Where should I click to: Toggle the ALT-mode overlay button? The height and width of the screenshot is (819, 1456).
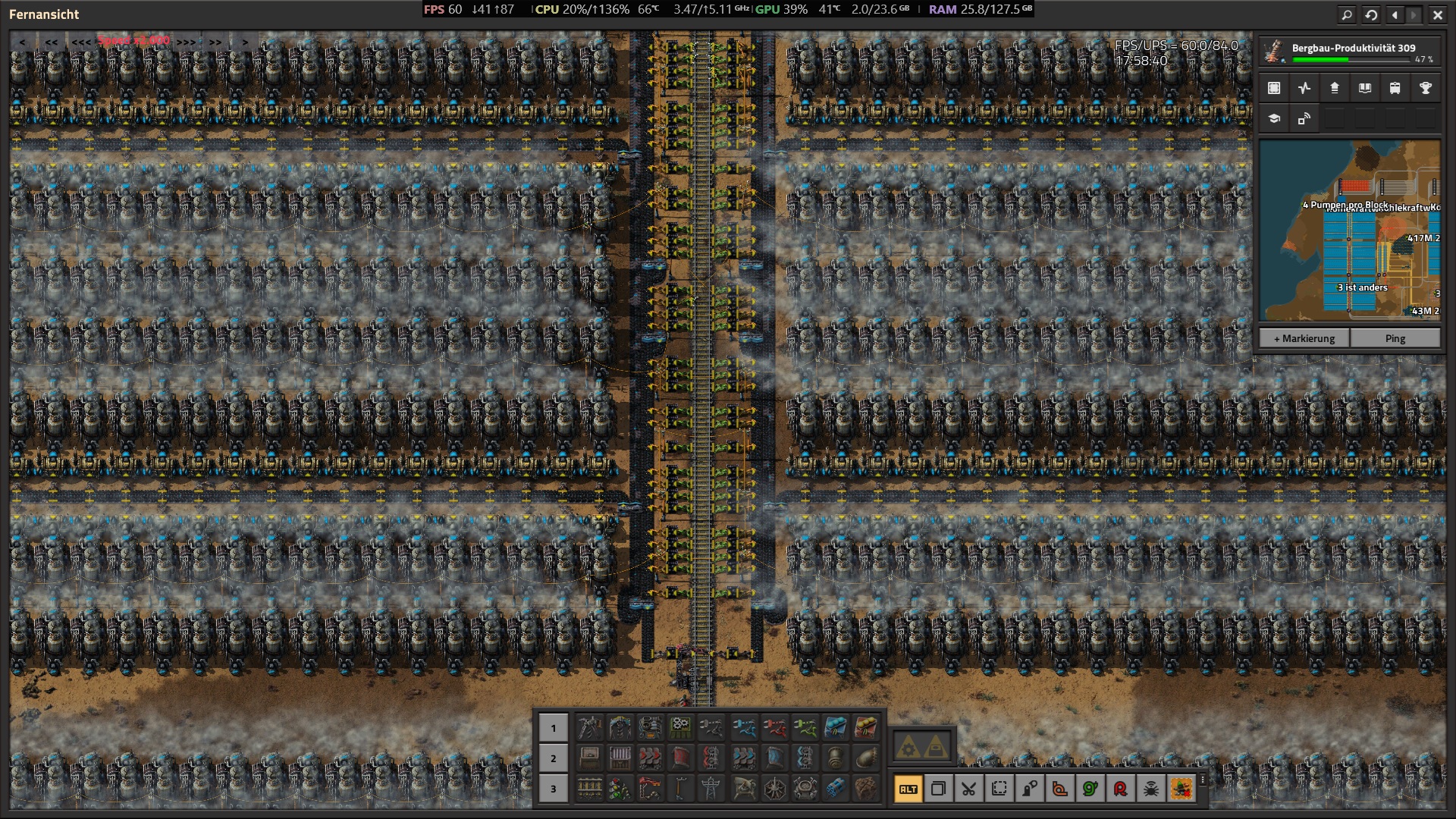point(908,789)
